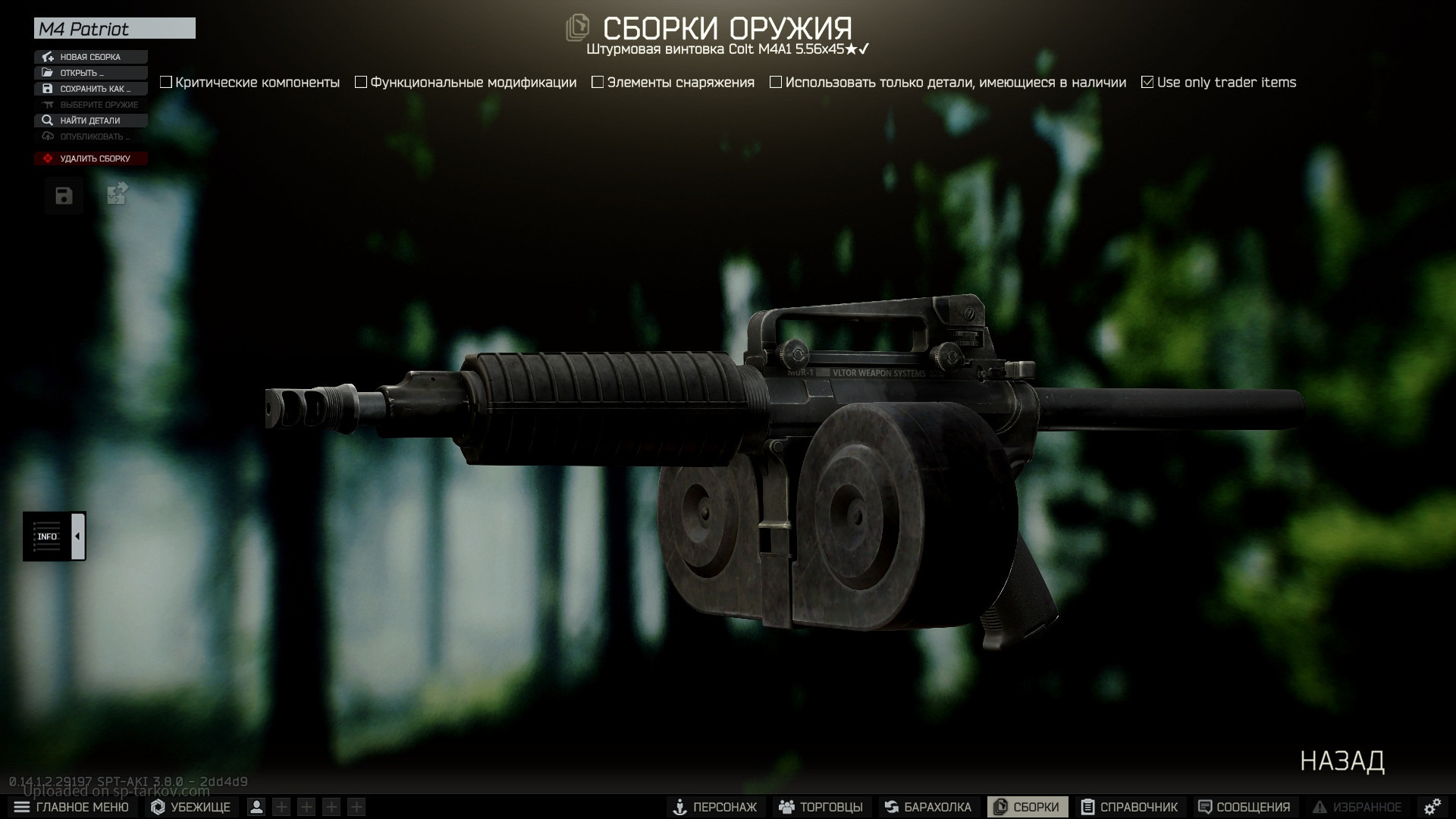Open the Персонаж character tab
1456x819 pixels.
pos(715,807)
